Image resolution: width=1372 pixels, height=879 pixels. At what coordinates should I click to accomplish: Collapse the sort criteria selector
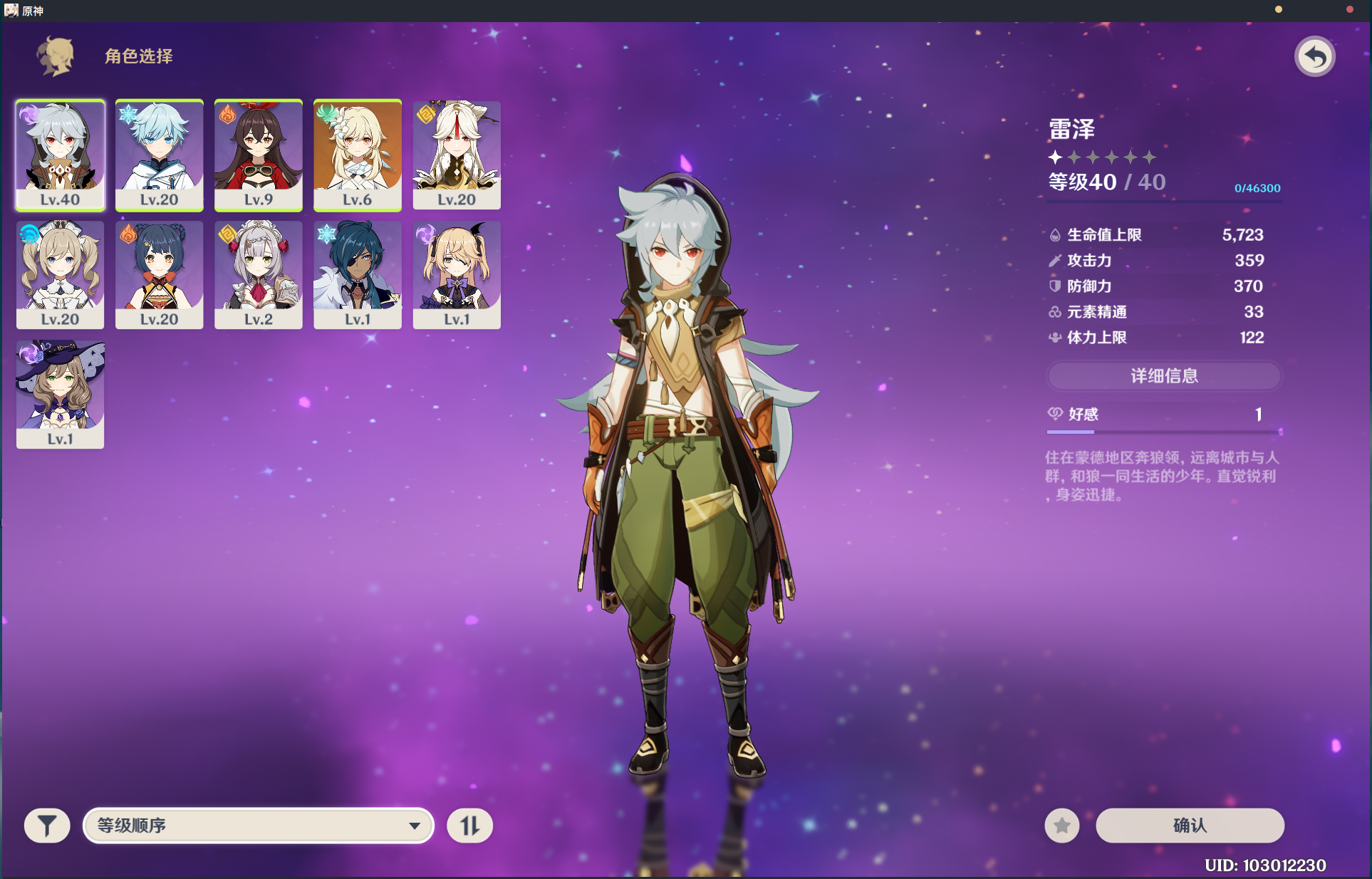(x=258, y=825)
